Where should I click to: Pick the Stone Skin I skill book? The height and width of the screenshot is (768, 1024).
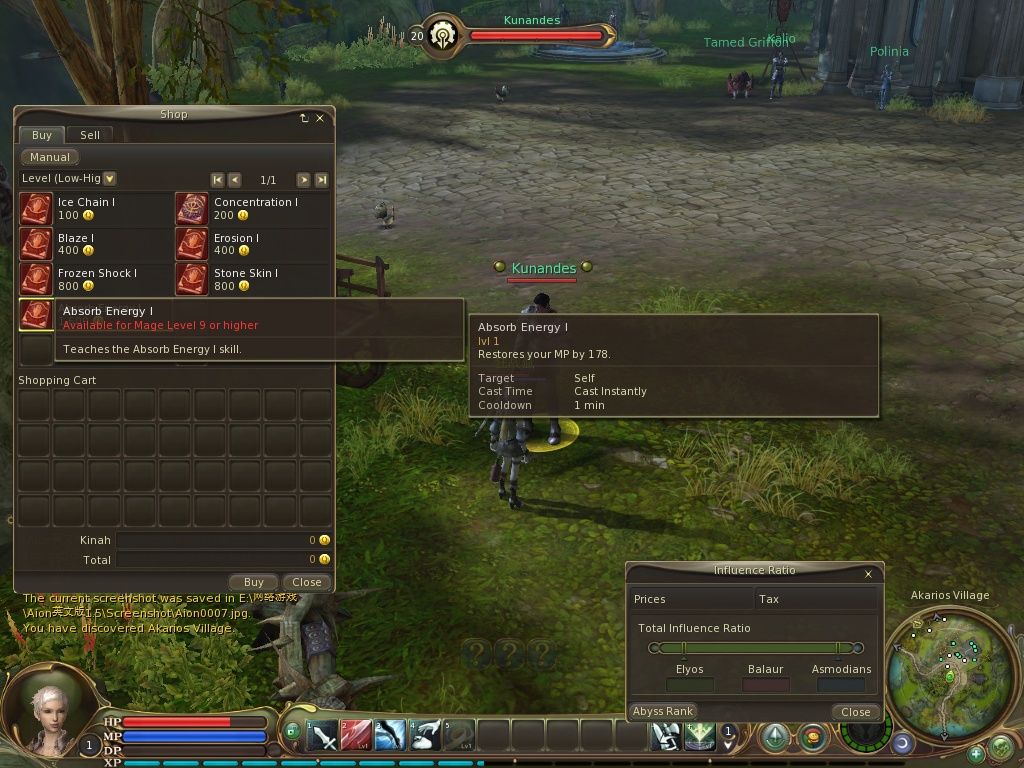tap(192, 279)
